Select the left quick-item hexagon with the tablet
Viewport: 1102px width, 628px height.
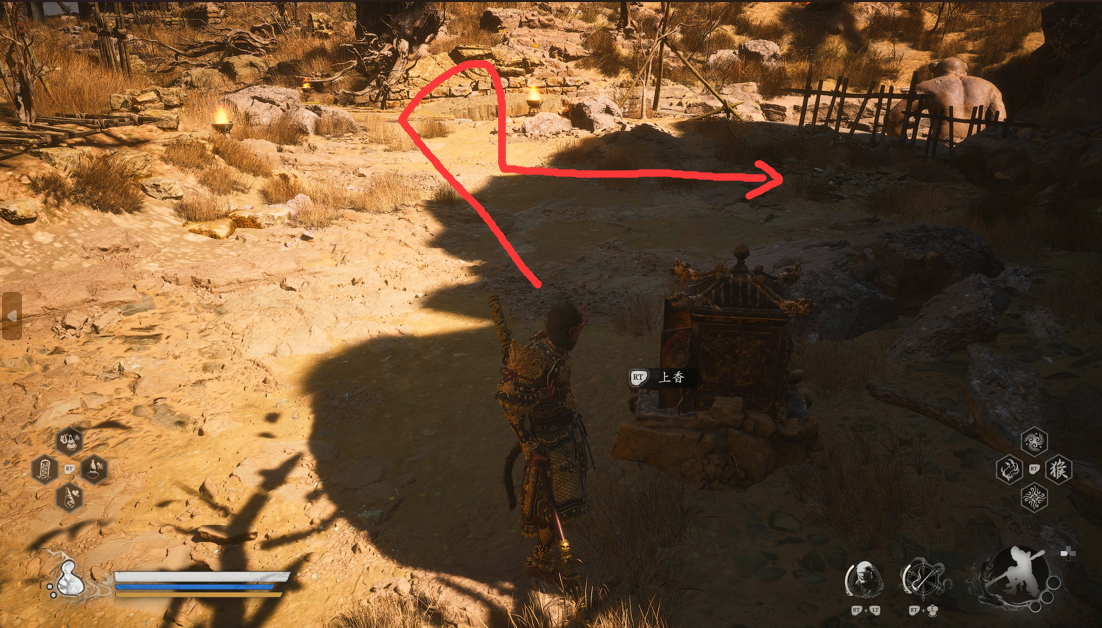pyautogui.click(x=45, y=469)
